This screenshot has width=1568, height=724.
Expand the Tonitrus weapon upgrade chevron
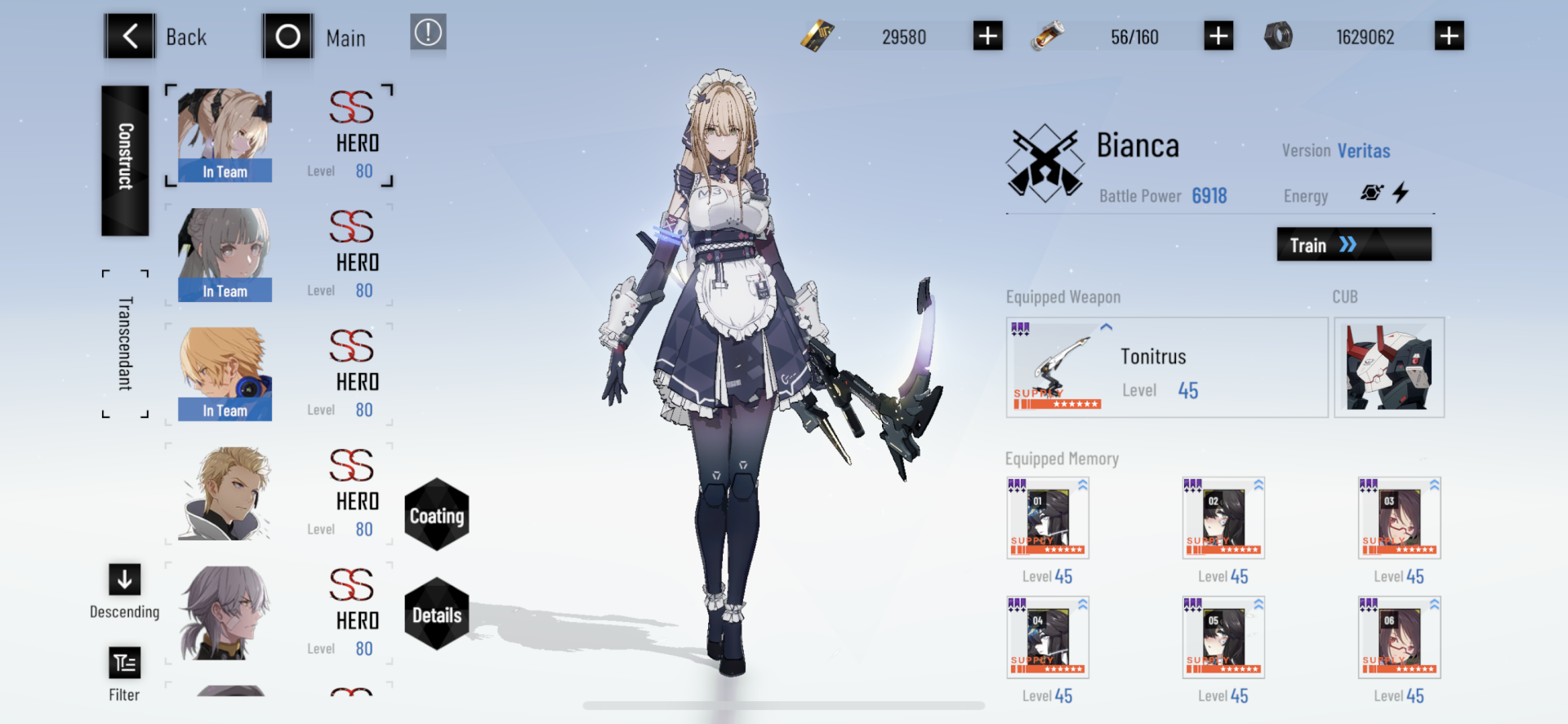(x=1105, y=326)
